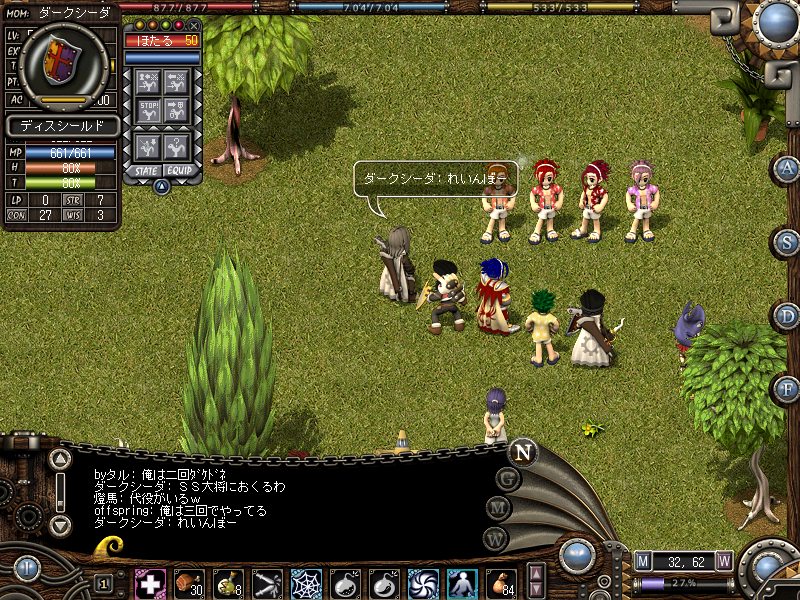Viewport: 800px width, 600px height.
Task: Close the pet command panel
Action: click(x=193, y=25)
